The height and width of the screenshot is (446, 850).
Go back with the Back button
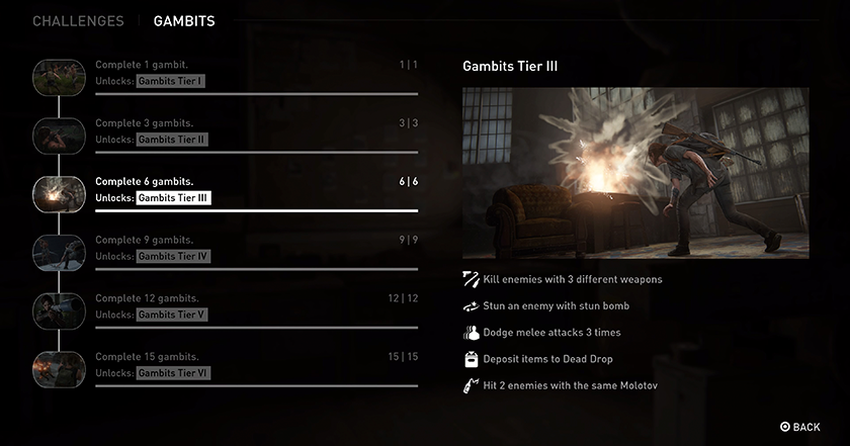[x=799, y=427]
